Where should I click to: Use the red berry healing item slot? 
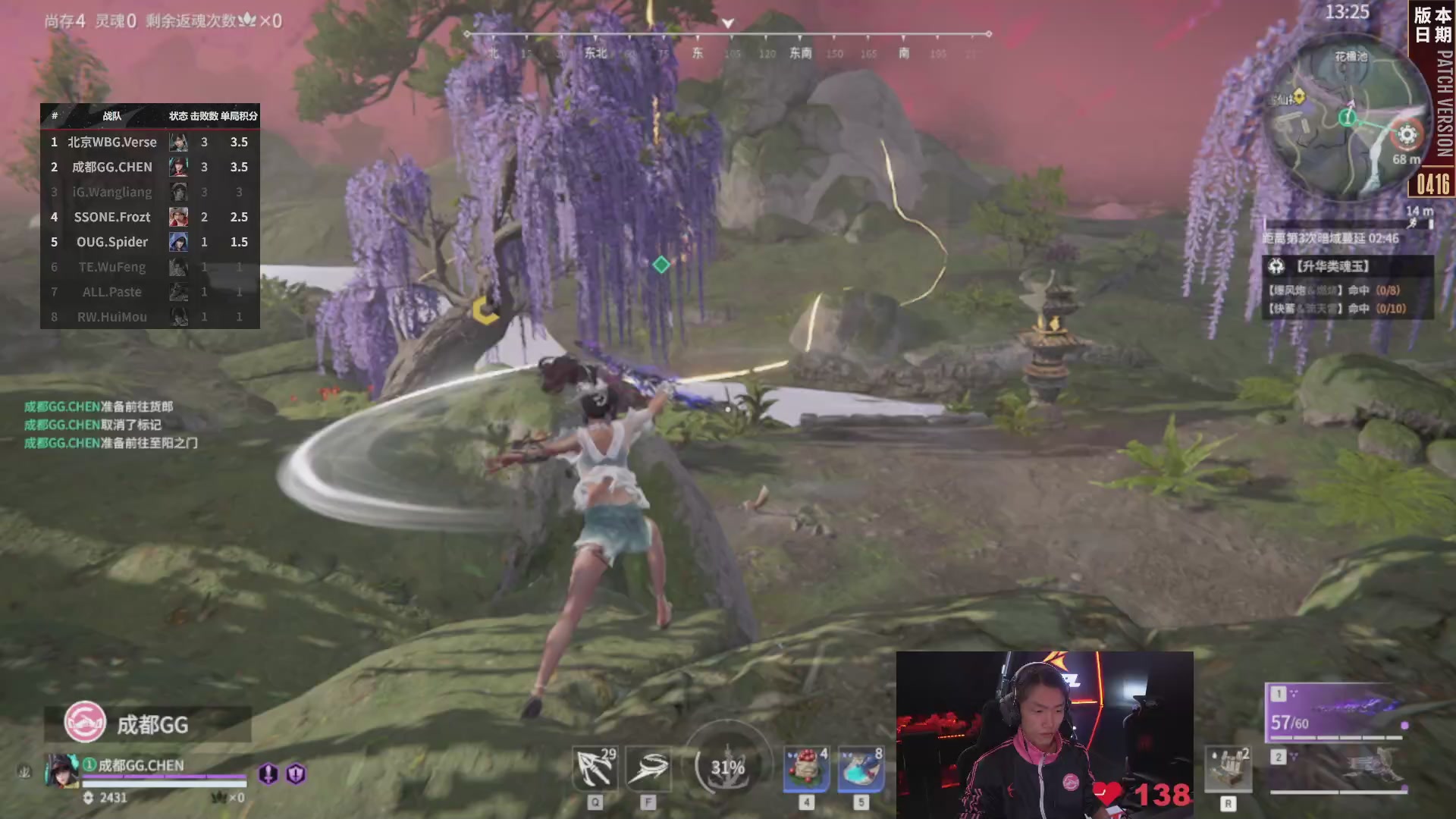[x=806, y=769]
